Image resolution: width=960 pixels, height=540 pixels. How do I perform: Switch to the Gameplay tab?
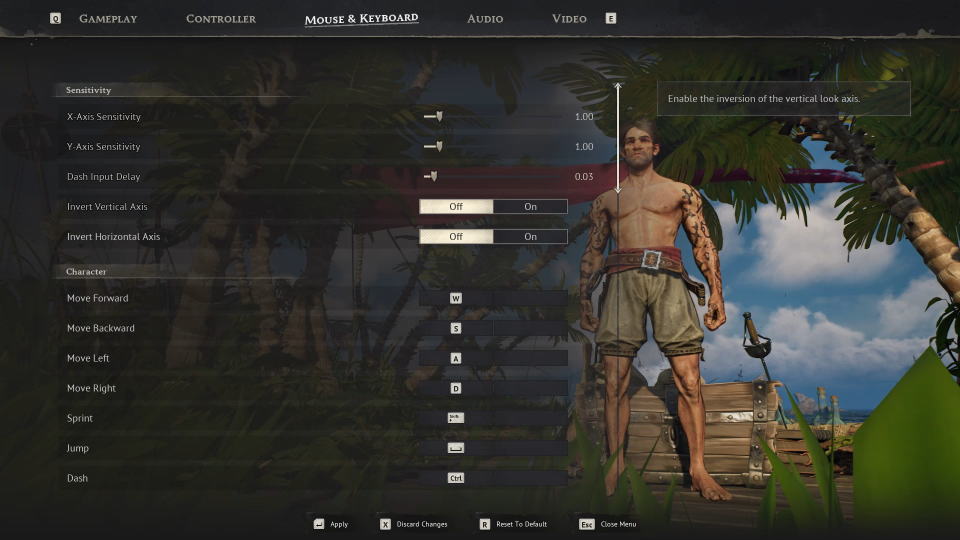coord(108,19)
